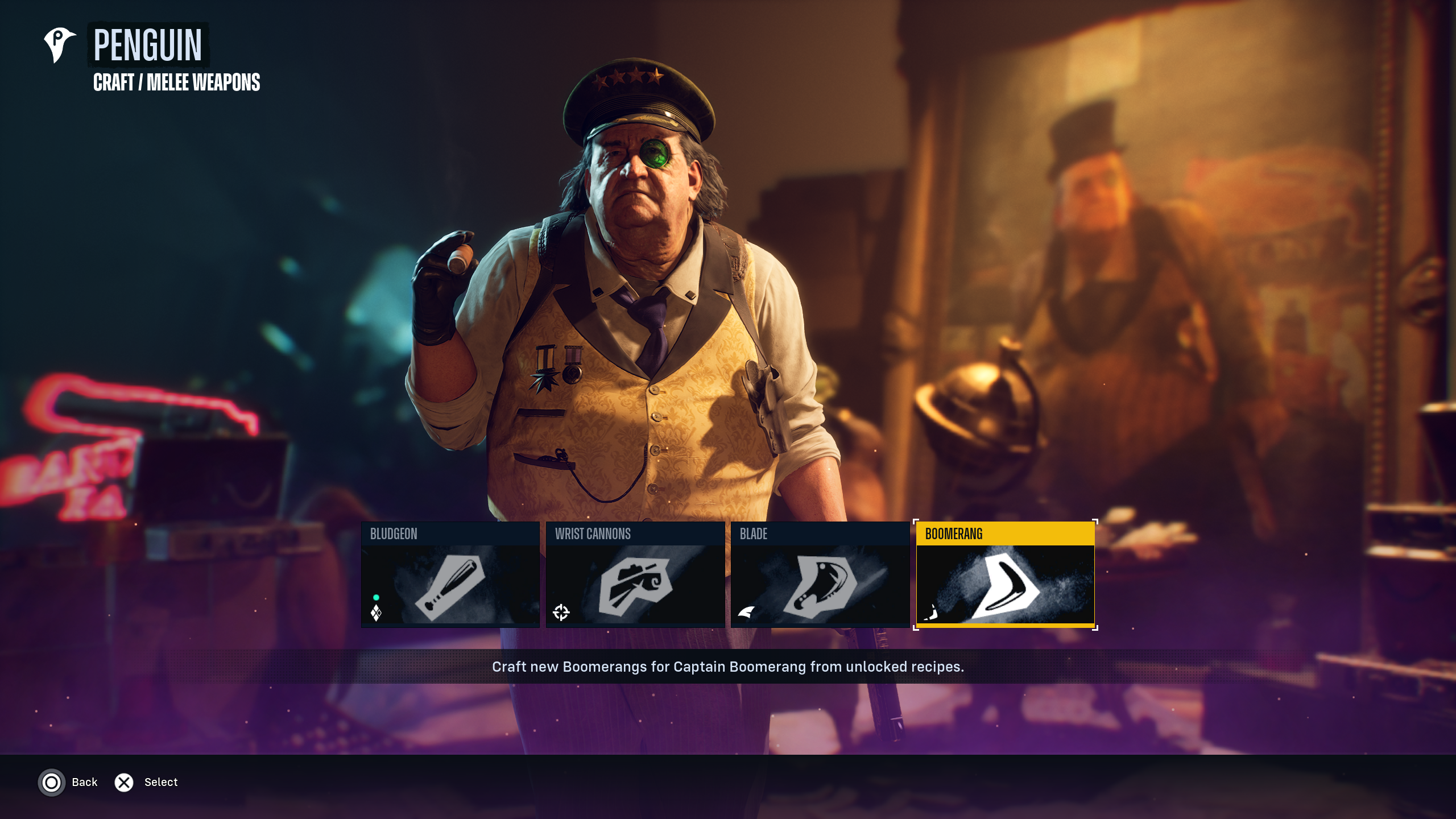The height and width of the screenshot is (819, 1456).
Task: Open the Wrist Cannons crafting tile
Action: click(x=635, y=574)
